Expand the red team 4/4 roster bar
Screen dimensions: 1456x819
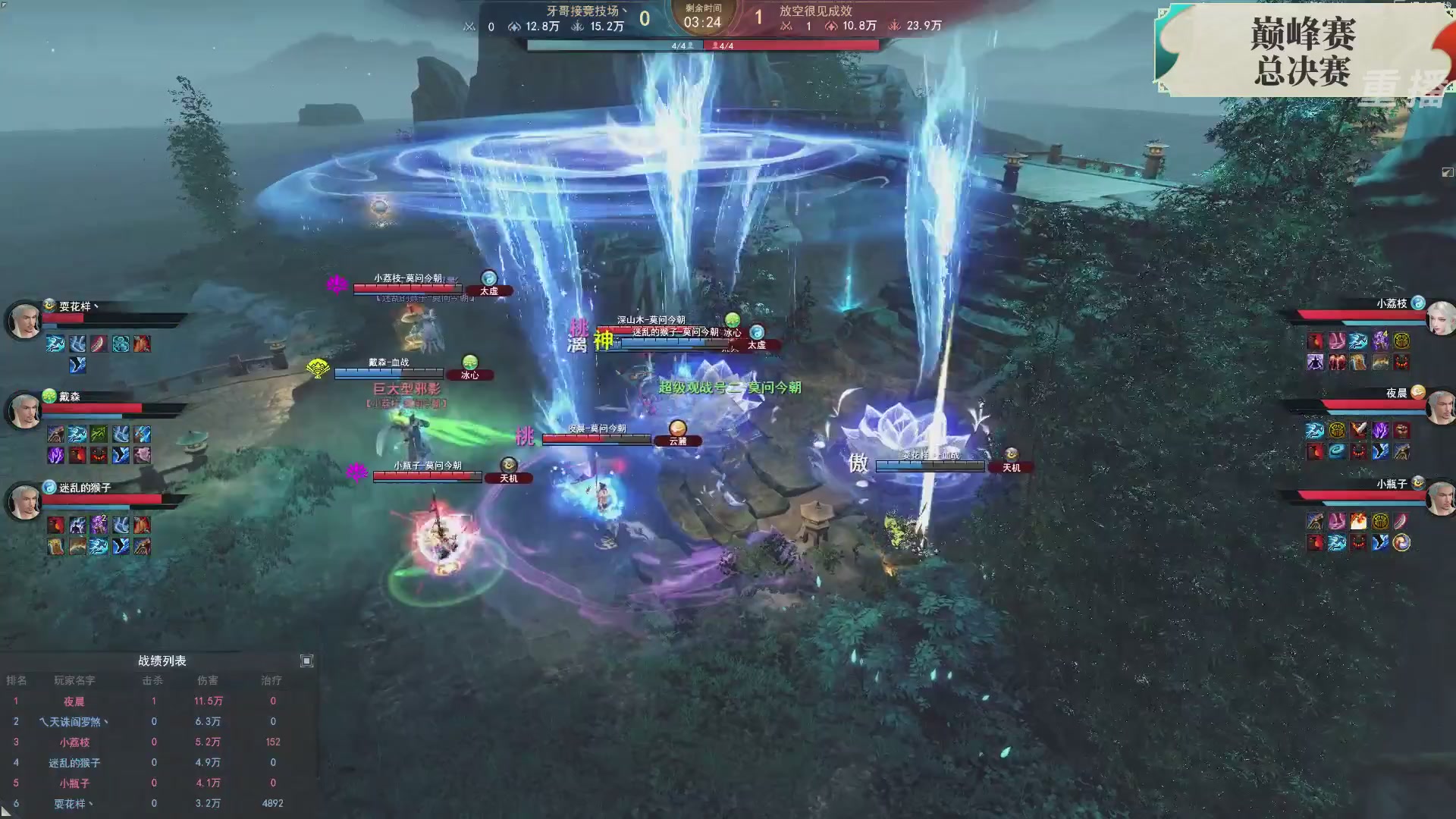click(x=726, y=45)
